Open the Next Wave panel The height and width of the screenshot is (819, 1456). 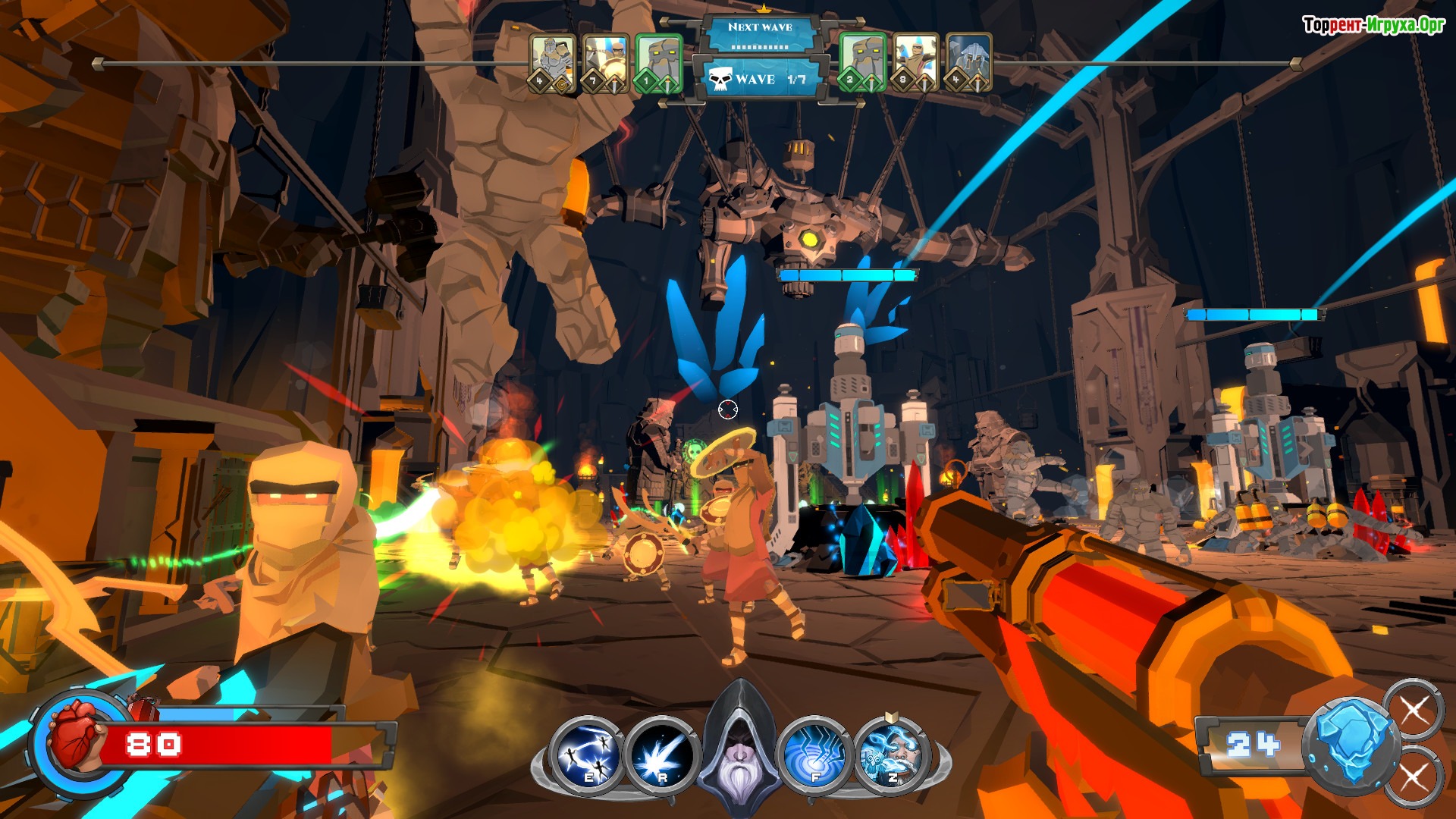[x=760, y=35]
